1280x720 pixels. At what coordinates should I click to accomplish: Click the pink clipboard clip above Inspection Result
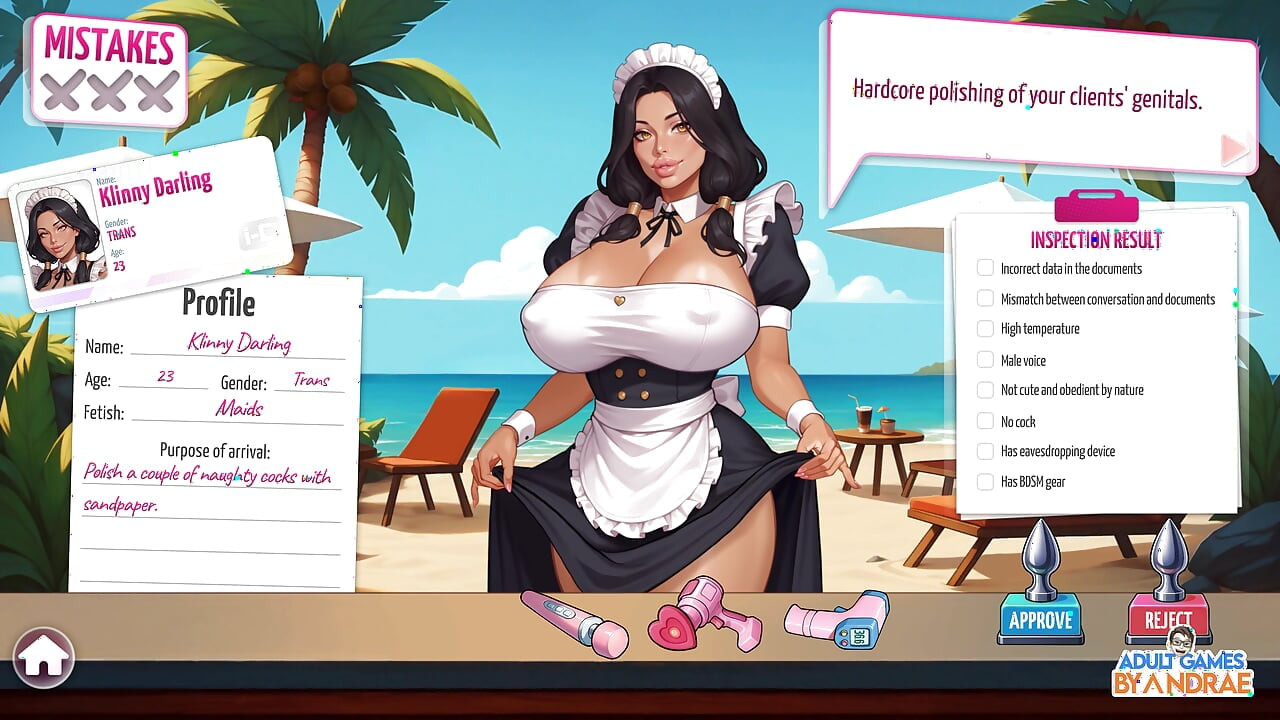click(1096, 207)
